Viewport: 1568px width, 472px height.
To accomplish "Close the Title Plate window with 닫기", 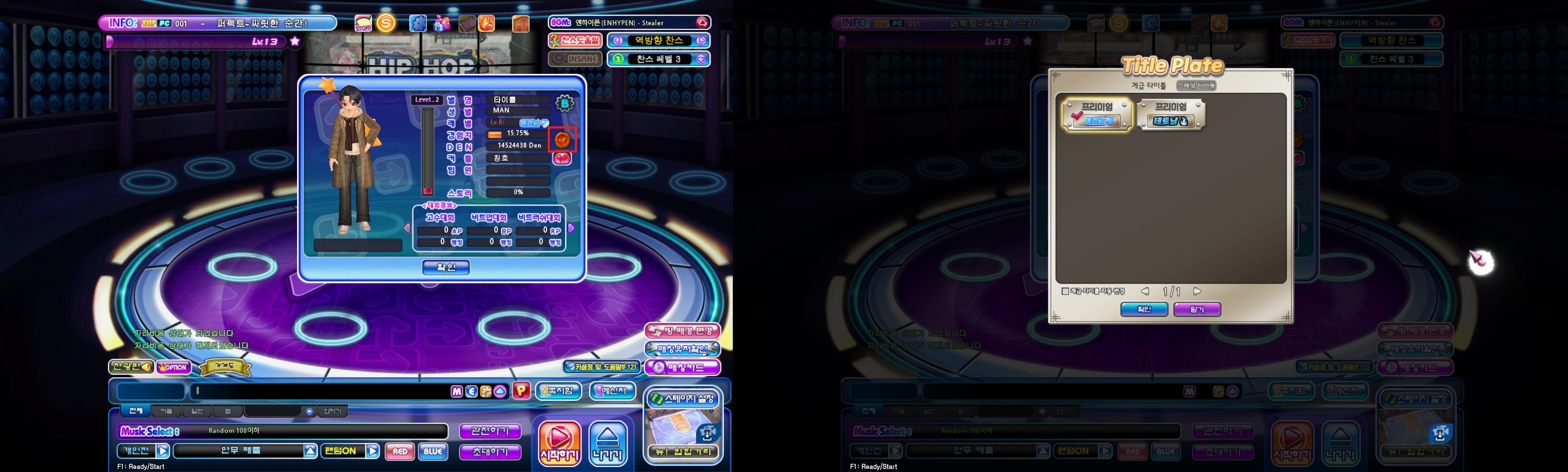I will click(1196, 309).
